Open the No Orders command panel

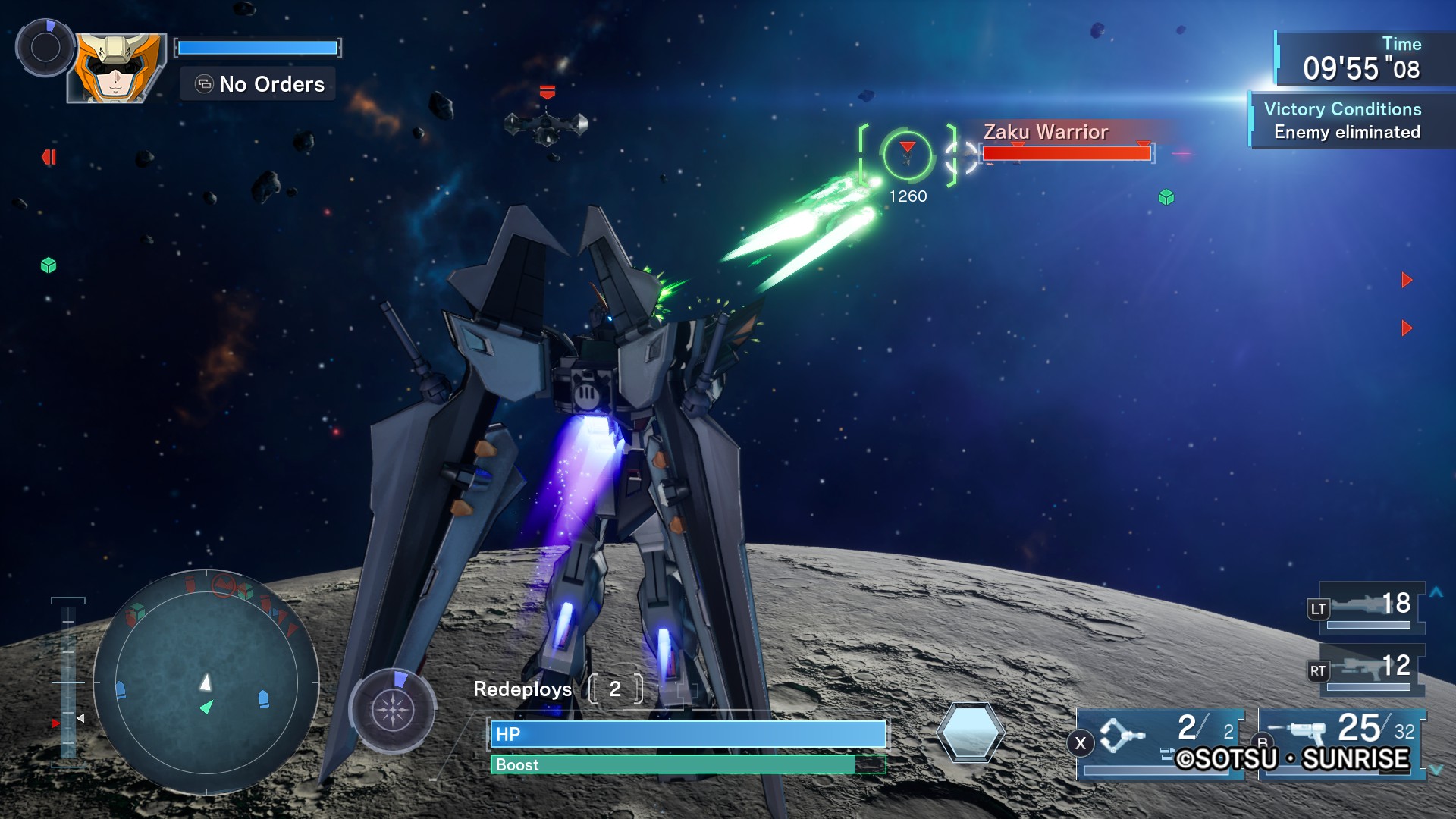259,84
